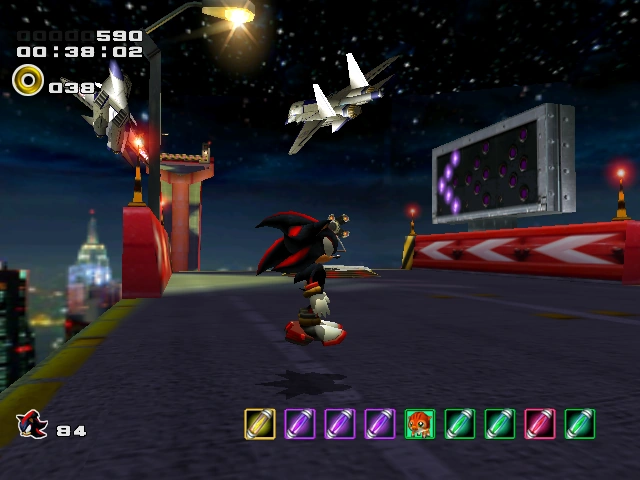Choose the red chaos drive capsule
This screenshot has width=640, height=480.
(x=540, y=424)
